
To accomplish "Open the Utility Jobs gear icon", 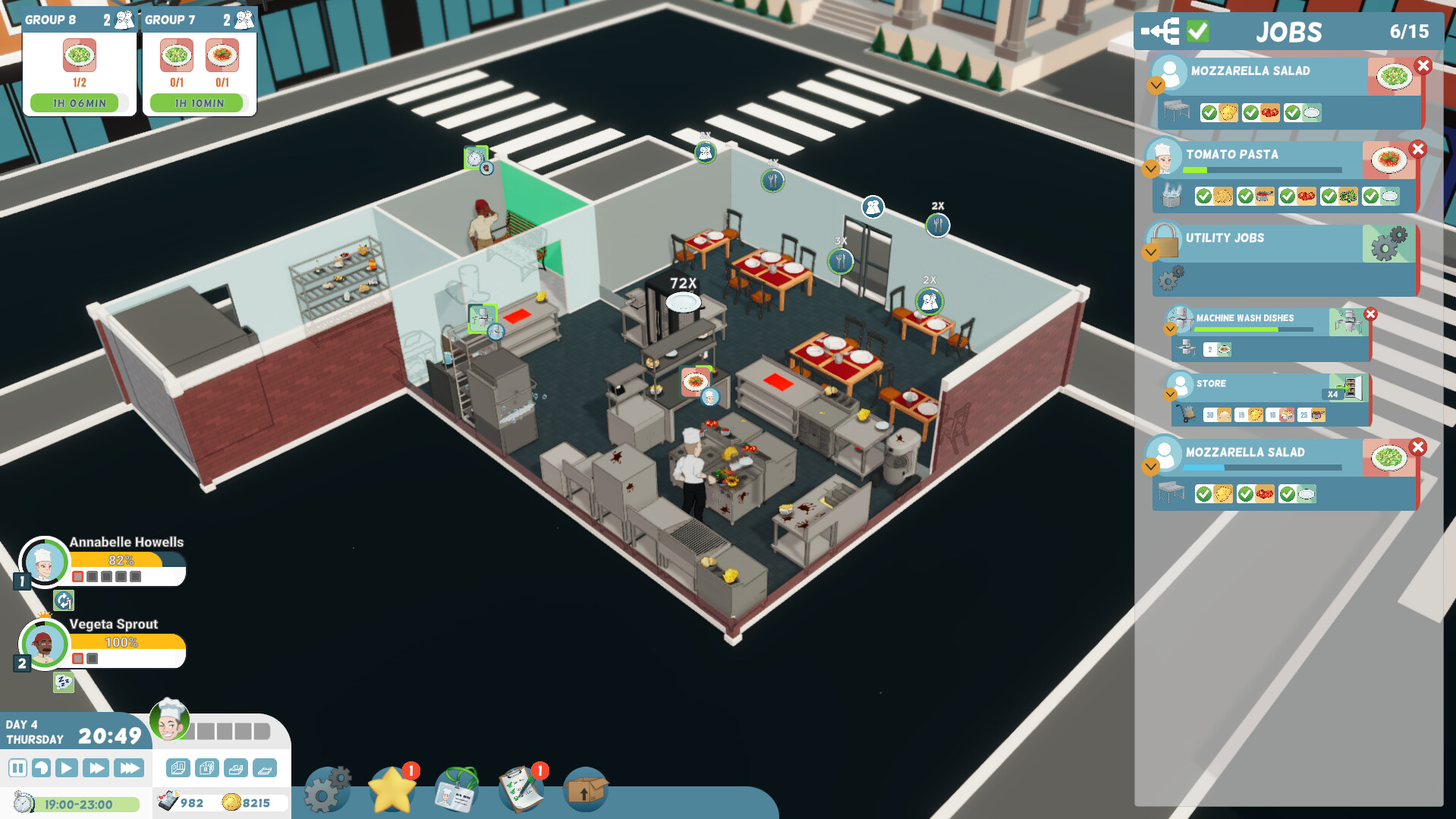I will 1388,249.
